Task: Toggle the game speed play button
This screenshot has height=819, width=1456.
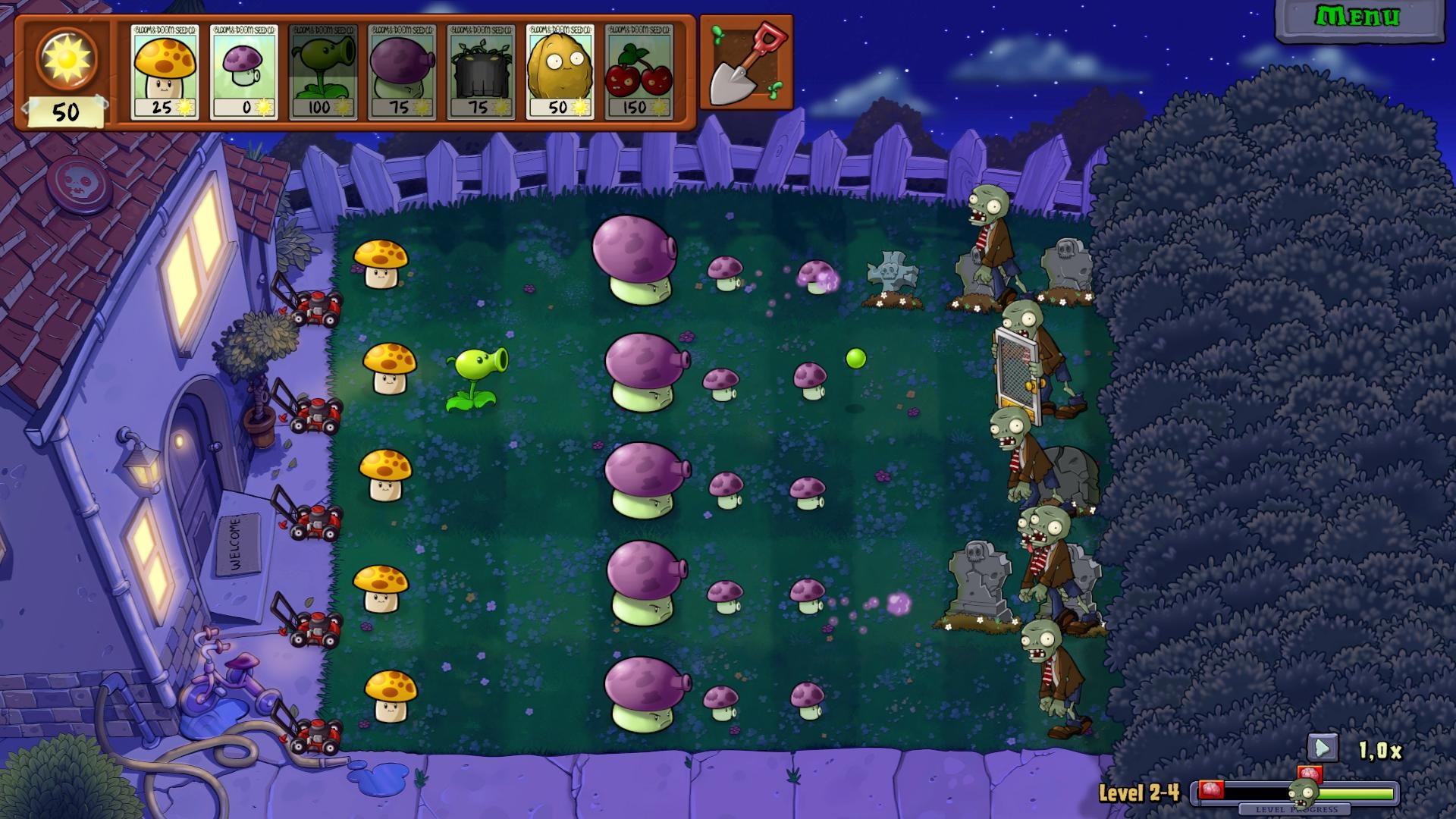Action: point(1322,748)
